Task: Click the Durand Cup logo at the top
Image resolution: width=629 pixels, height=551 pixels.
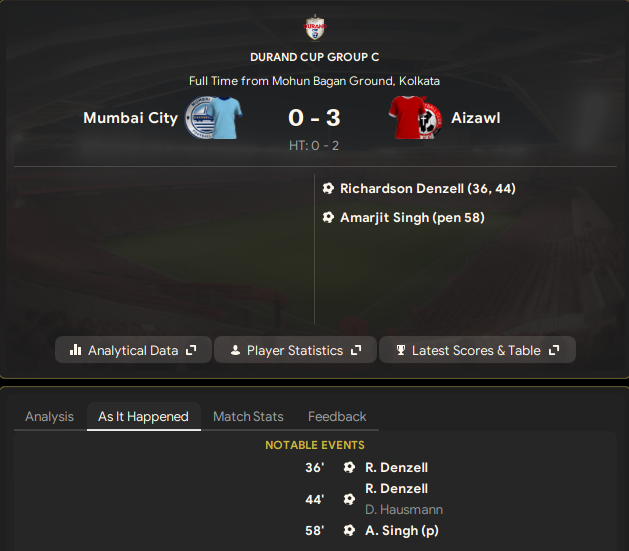Action: tap(314, 27)
